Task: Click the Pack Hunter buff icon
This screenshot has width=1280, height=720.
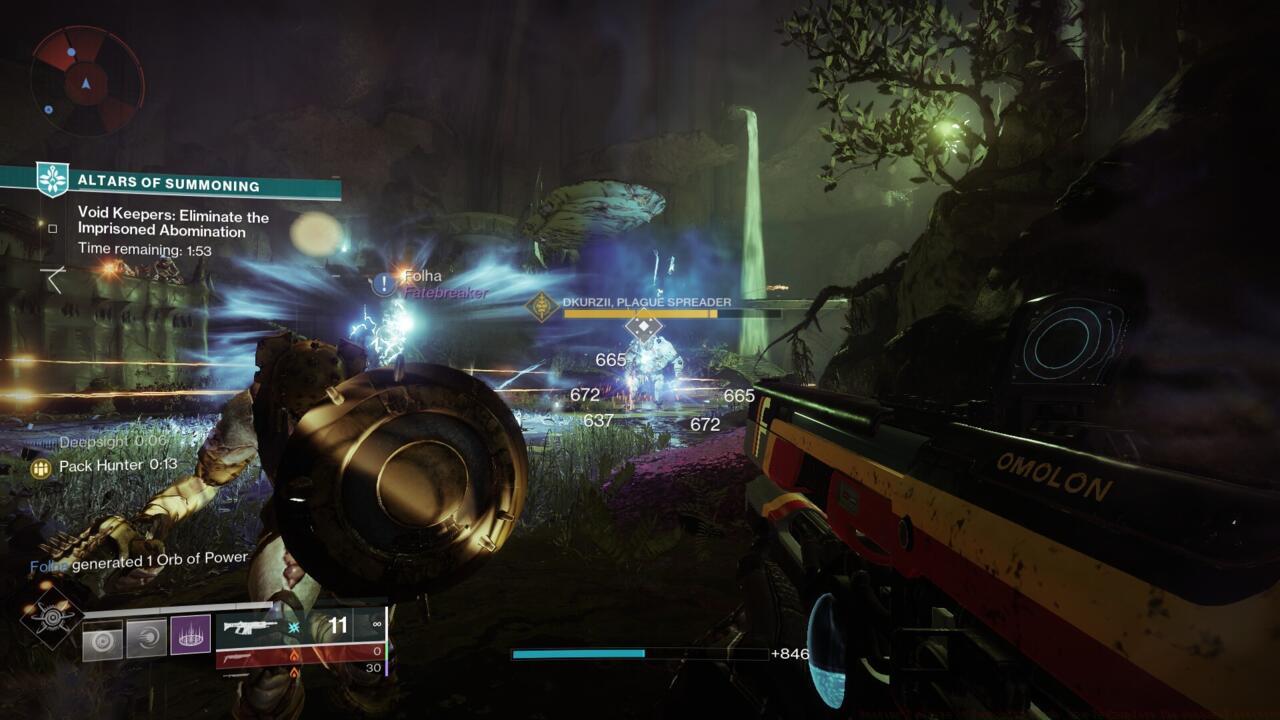Action: [41, 466]
